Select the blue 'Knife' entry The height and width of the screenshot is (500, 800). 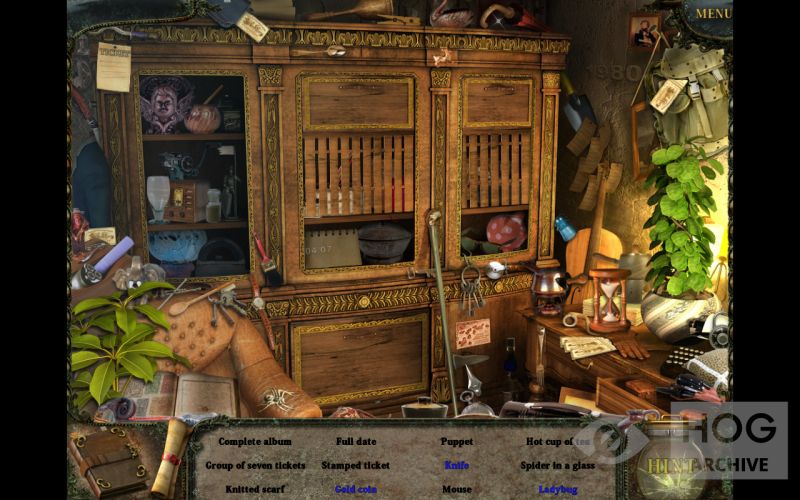457,465
